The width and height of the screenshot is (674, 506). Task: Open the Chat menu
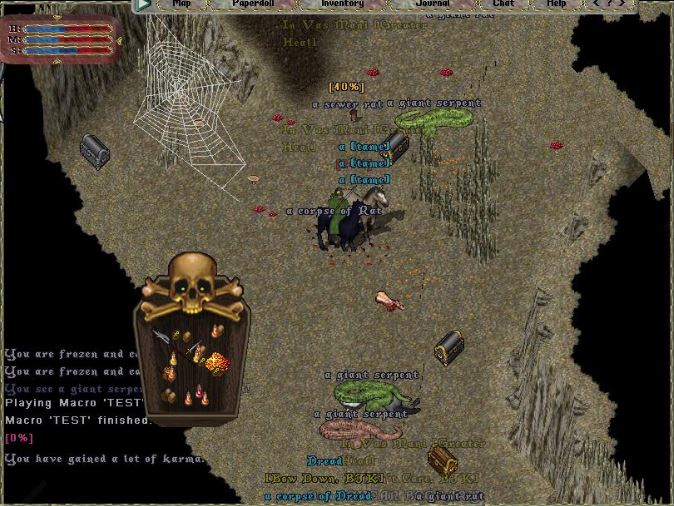[503, 4]
